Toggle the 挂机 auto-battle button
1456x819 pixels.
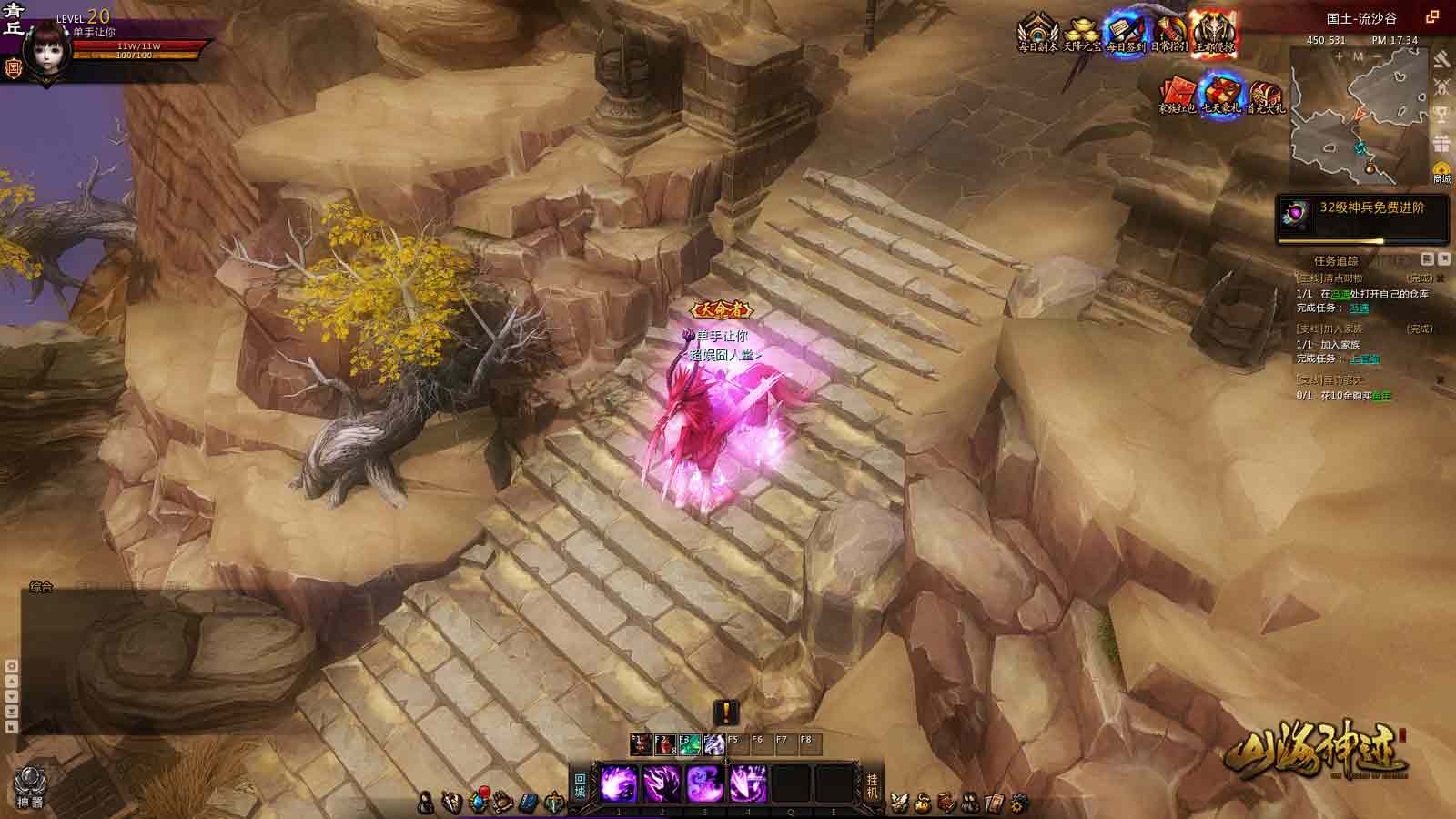[872, 784]
